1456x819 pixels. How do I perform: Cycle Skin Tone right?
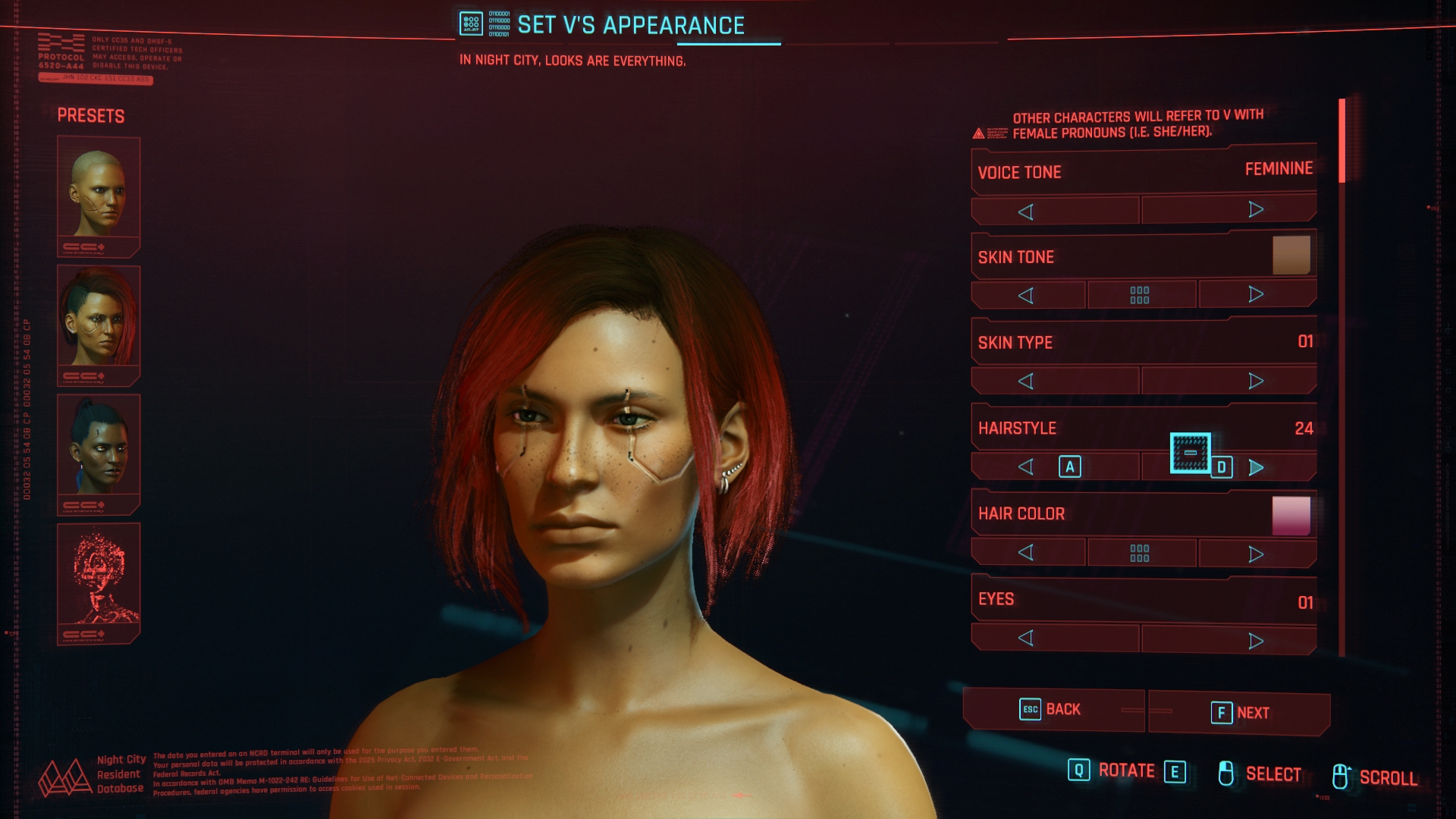pyautogui.click(x=1256, y=294)
